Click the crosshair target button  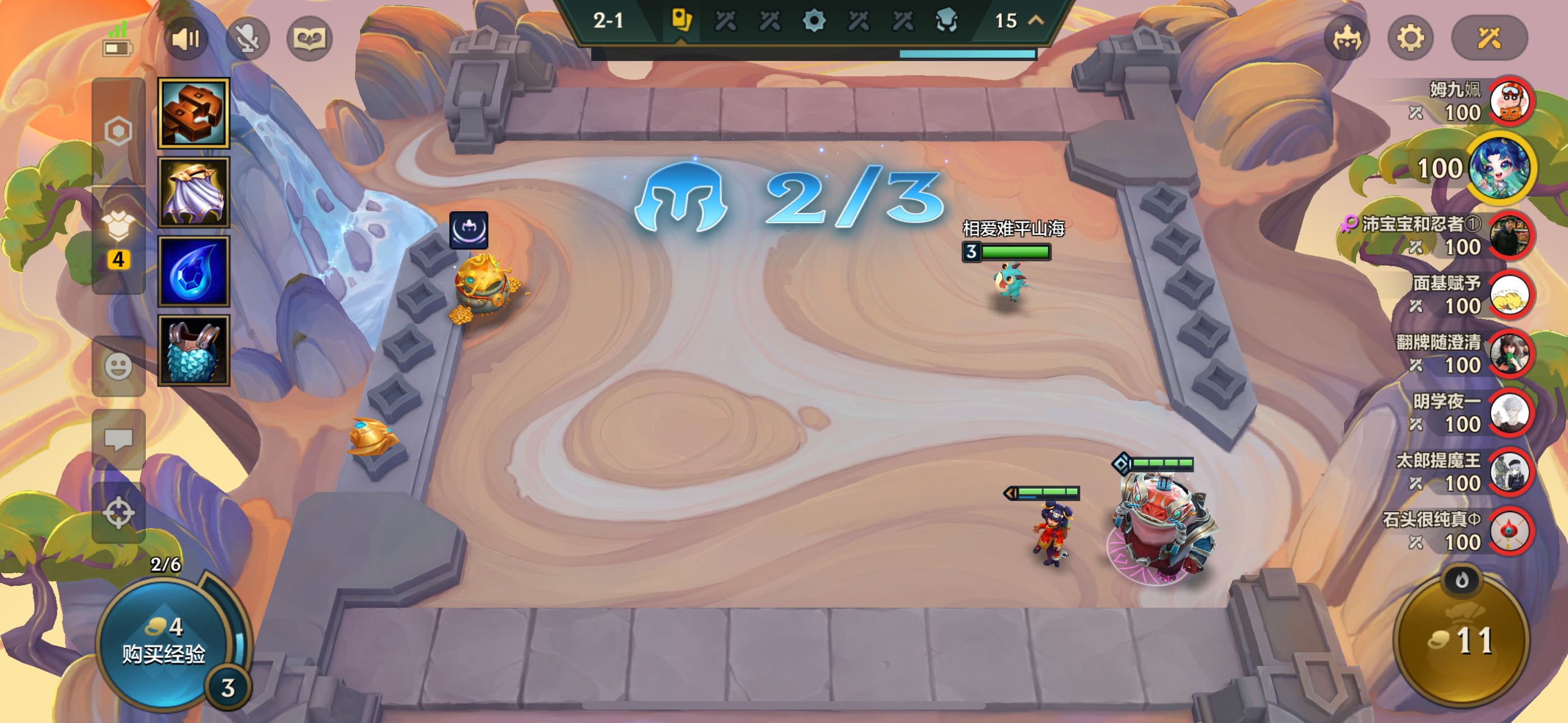[118, 512]
